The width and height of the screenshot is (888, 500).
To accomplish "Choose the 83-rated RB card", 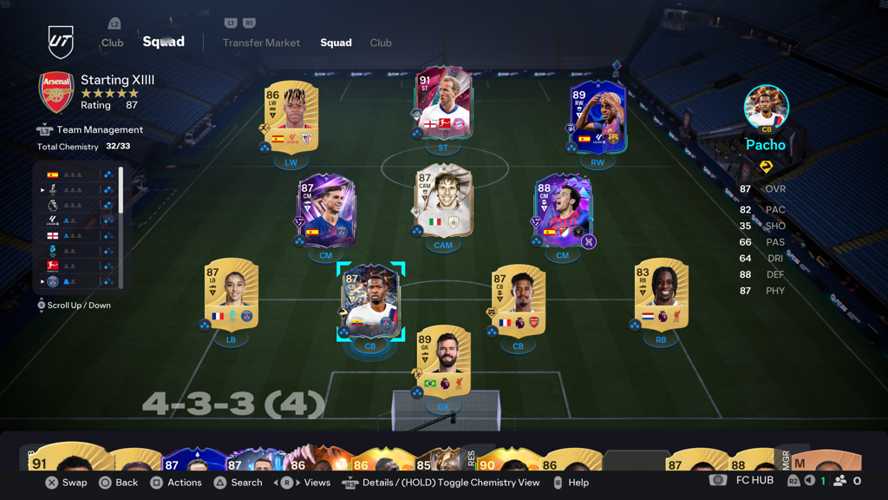I will tap(661, 292).
